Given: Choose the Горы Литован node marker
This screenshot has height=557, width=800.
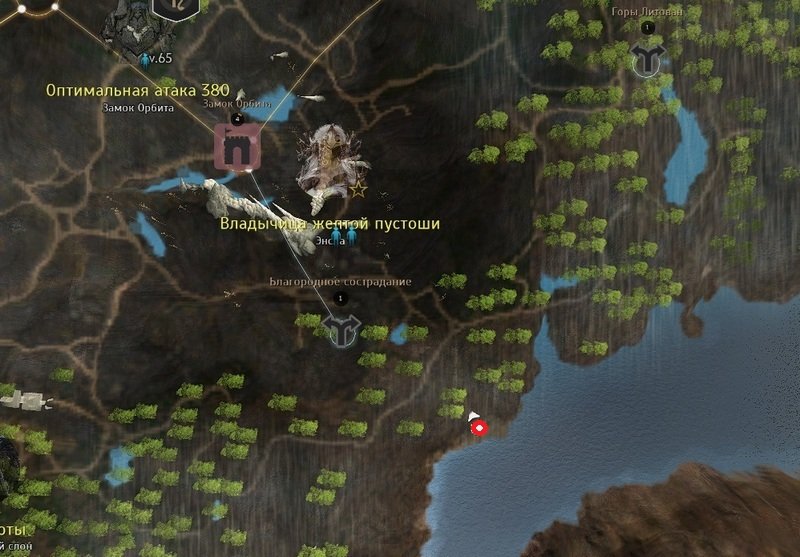Looking at the screenshot, I should click(x=649, y=59).
